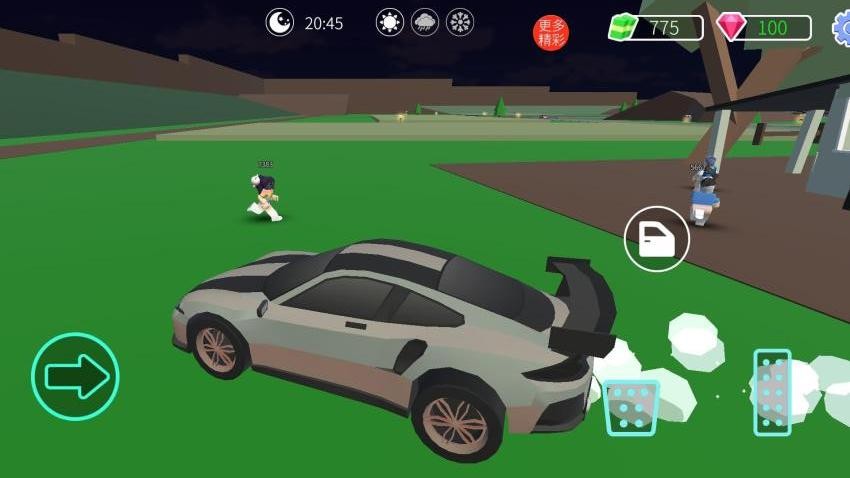Tap the green right-arrow steering button
Image resolution: width=850 pixels, height=478 pixels.
[75, 376]
